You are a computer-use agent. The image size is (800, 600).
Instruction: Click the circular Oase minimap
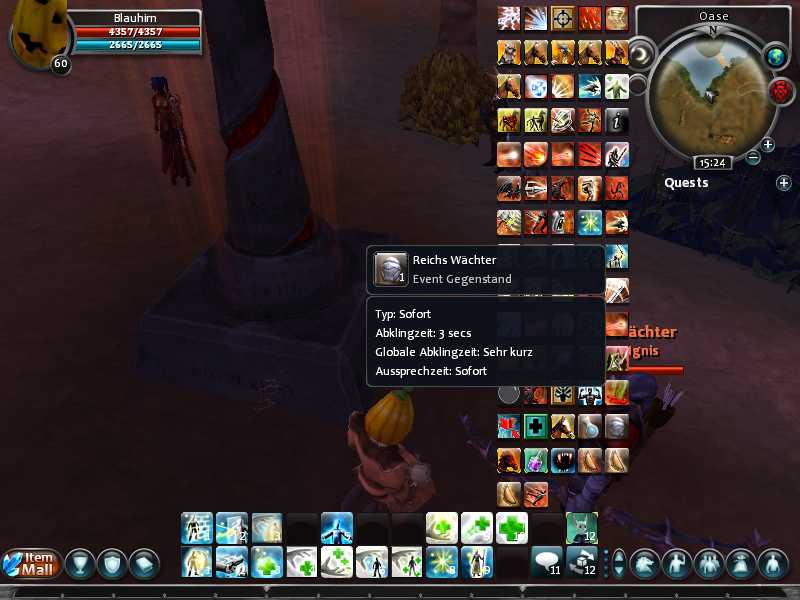click(713, 88)
